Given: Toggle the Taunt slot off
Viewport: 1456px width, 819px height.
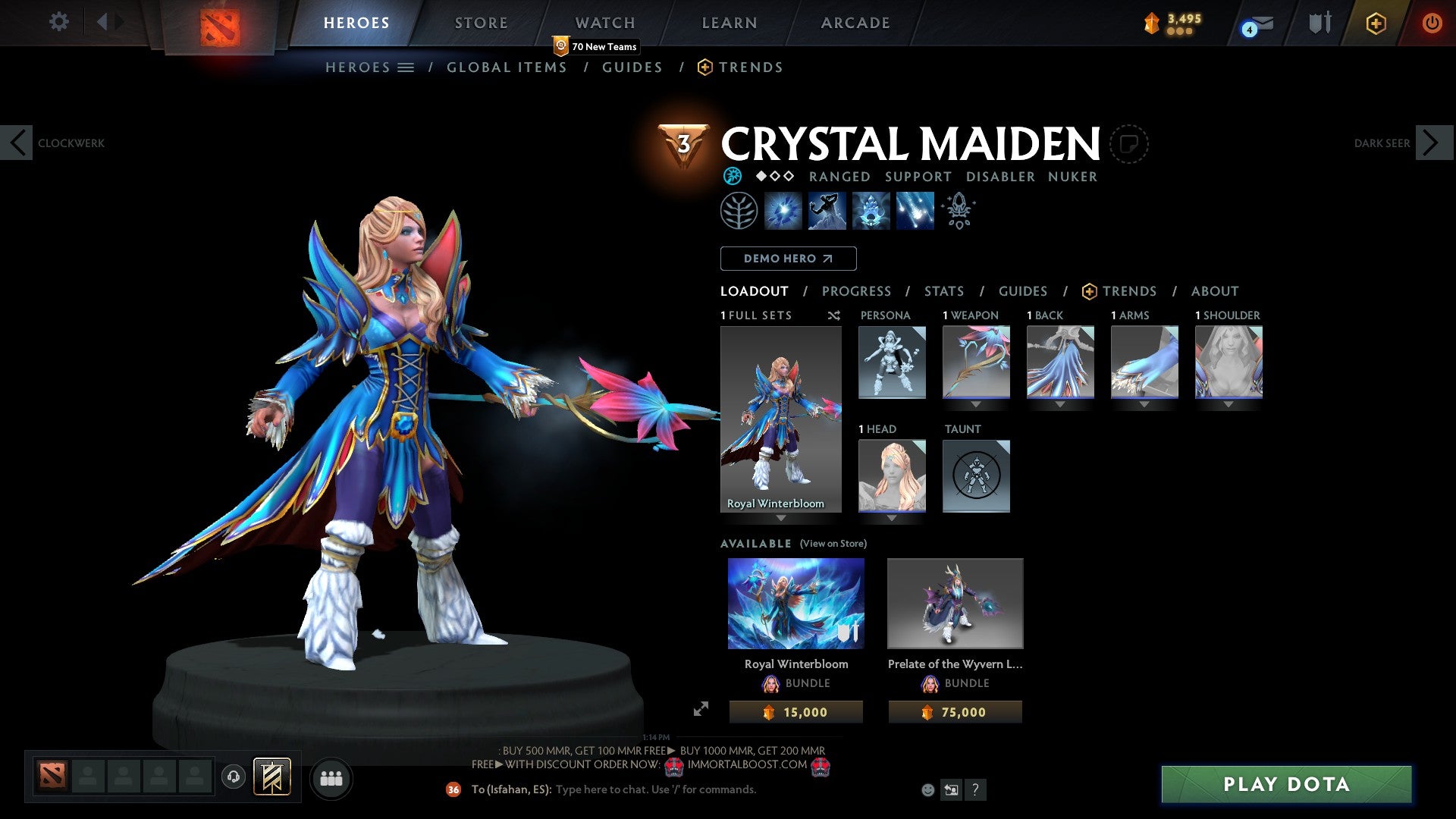Looking at the screenshot, I should pyautogui.click(x=976, y=475).
